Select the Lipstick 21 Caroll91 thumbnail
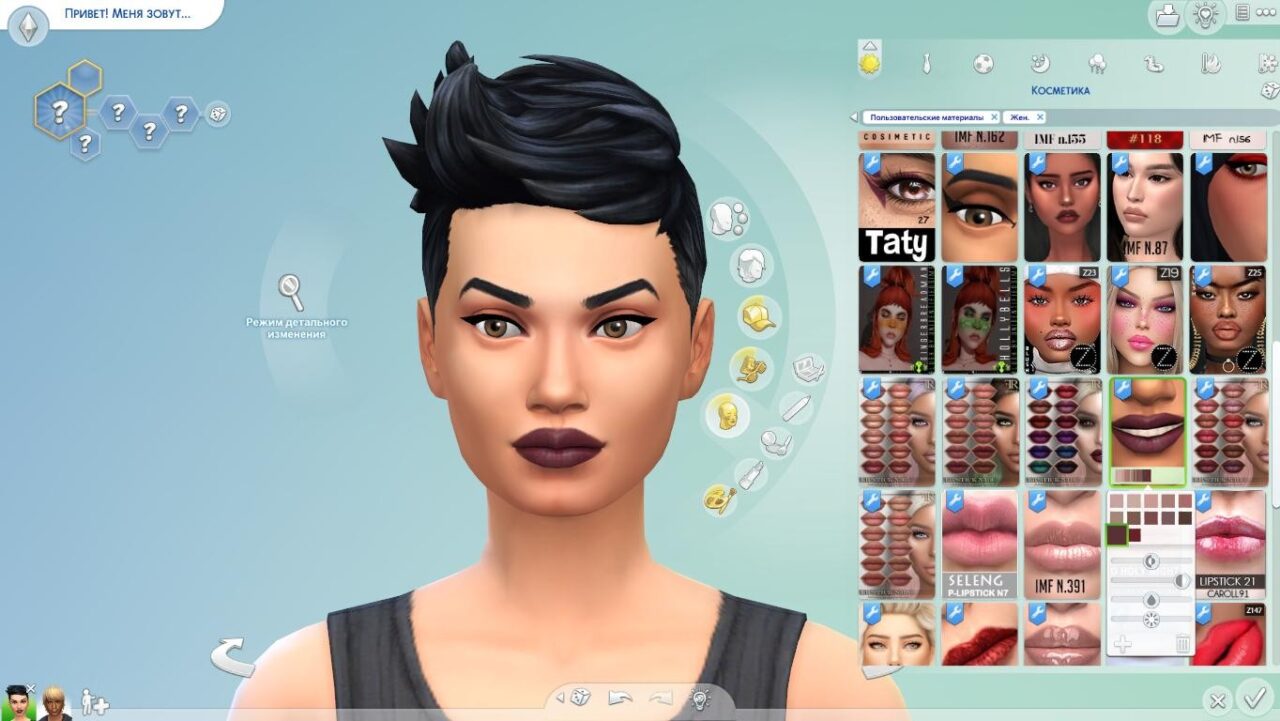This screenshot has width=1280, height=721. (x=1228, y=545)
